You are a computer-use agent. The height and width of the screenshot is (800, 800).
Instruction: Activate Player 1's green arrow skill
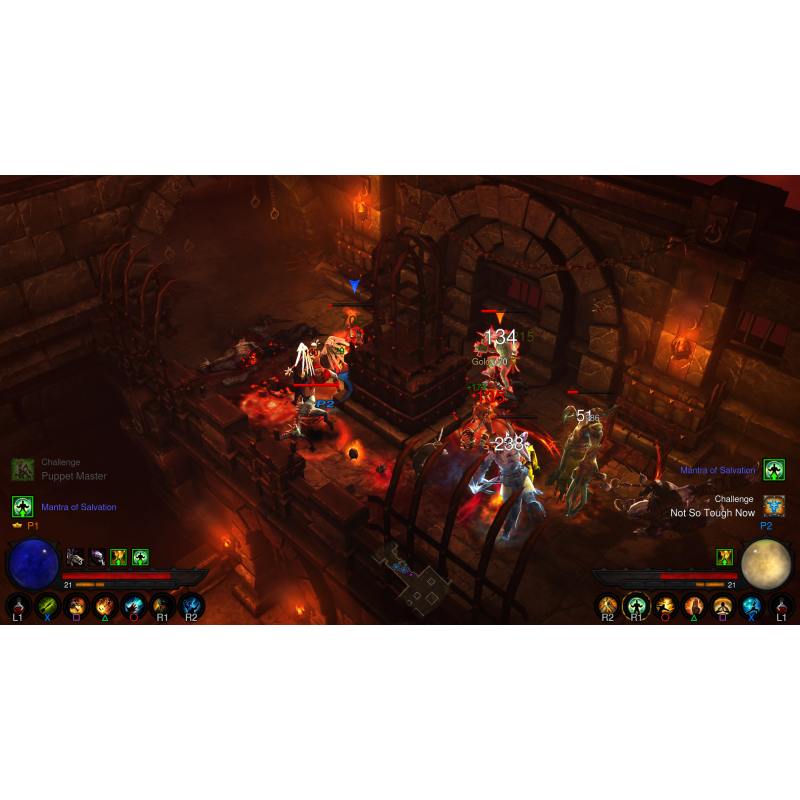[x=47, y=605]
